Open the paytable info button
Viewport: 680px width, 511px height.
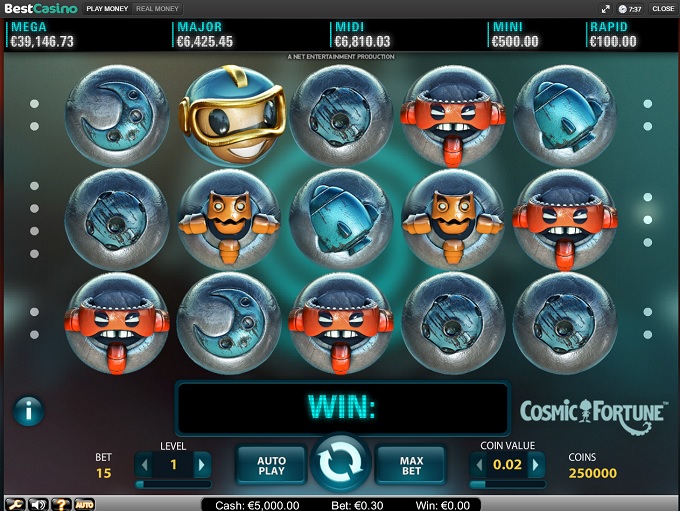click(28, 410)
